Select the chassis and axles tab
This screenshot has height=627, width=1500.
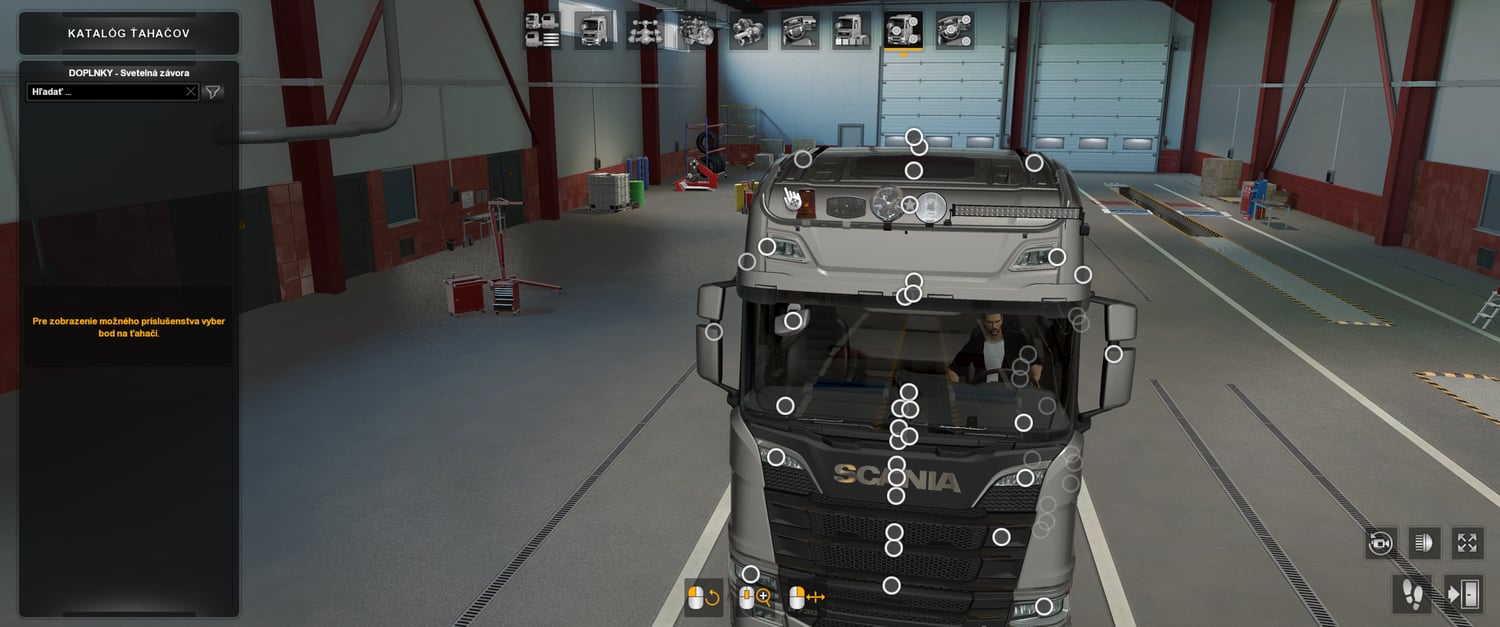coord(645,31)
